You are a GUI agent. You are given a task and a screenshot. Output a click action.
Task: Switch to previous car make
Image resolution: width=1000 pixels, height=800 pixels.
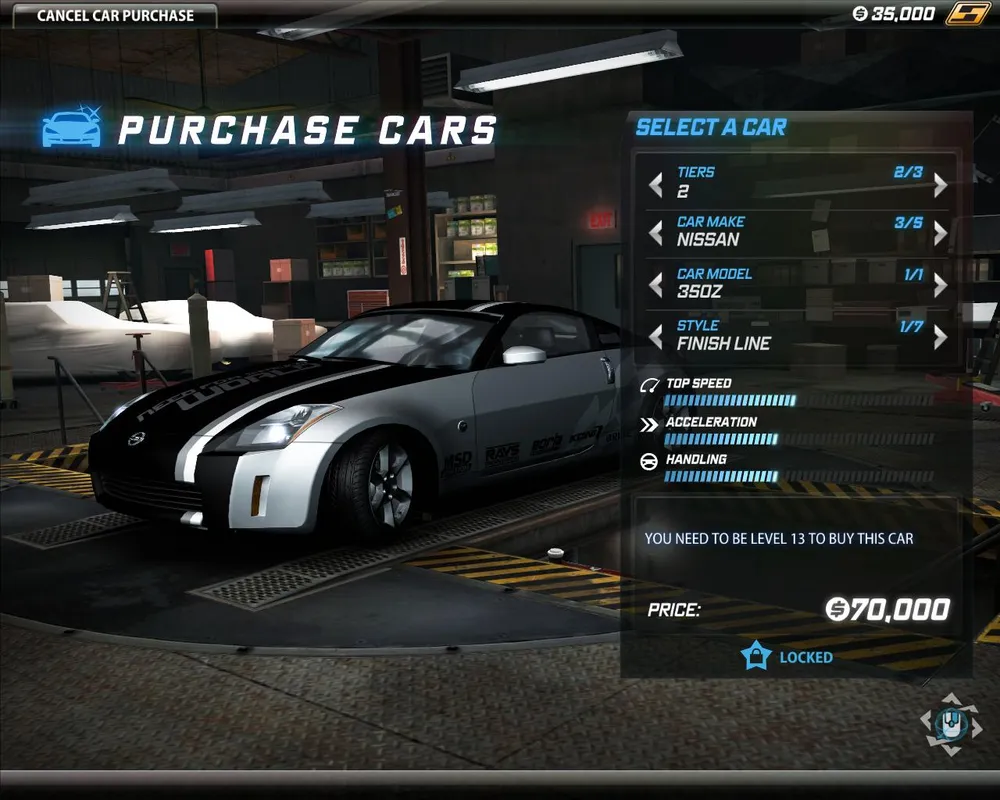tap(656, 233)
